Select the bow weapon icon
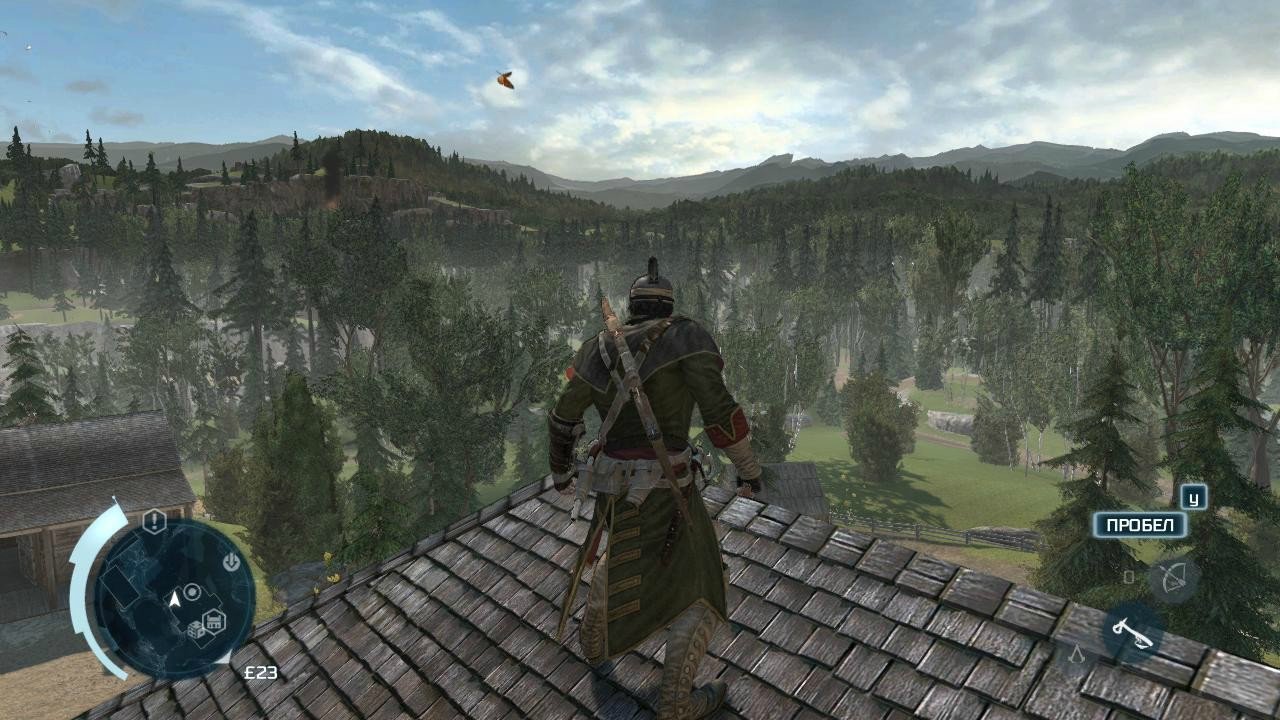The width and height of the screenshot is (1280, 720). [1173, 578]
